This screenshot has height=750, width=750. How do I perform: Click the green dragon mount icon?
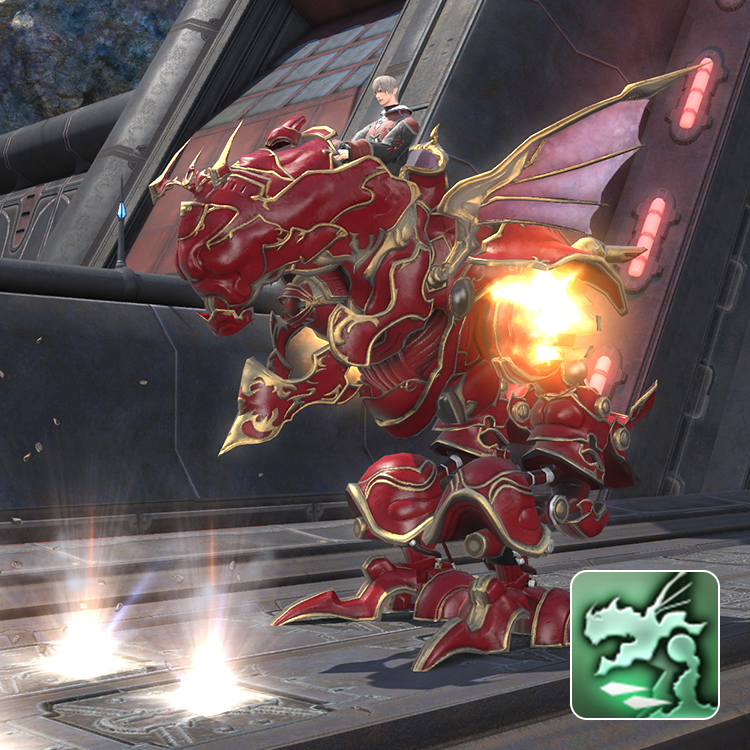pos(645,645)
